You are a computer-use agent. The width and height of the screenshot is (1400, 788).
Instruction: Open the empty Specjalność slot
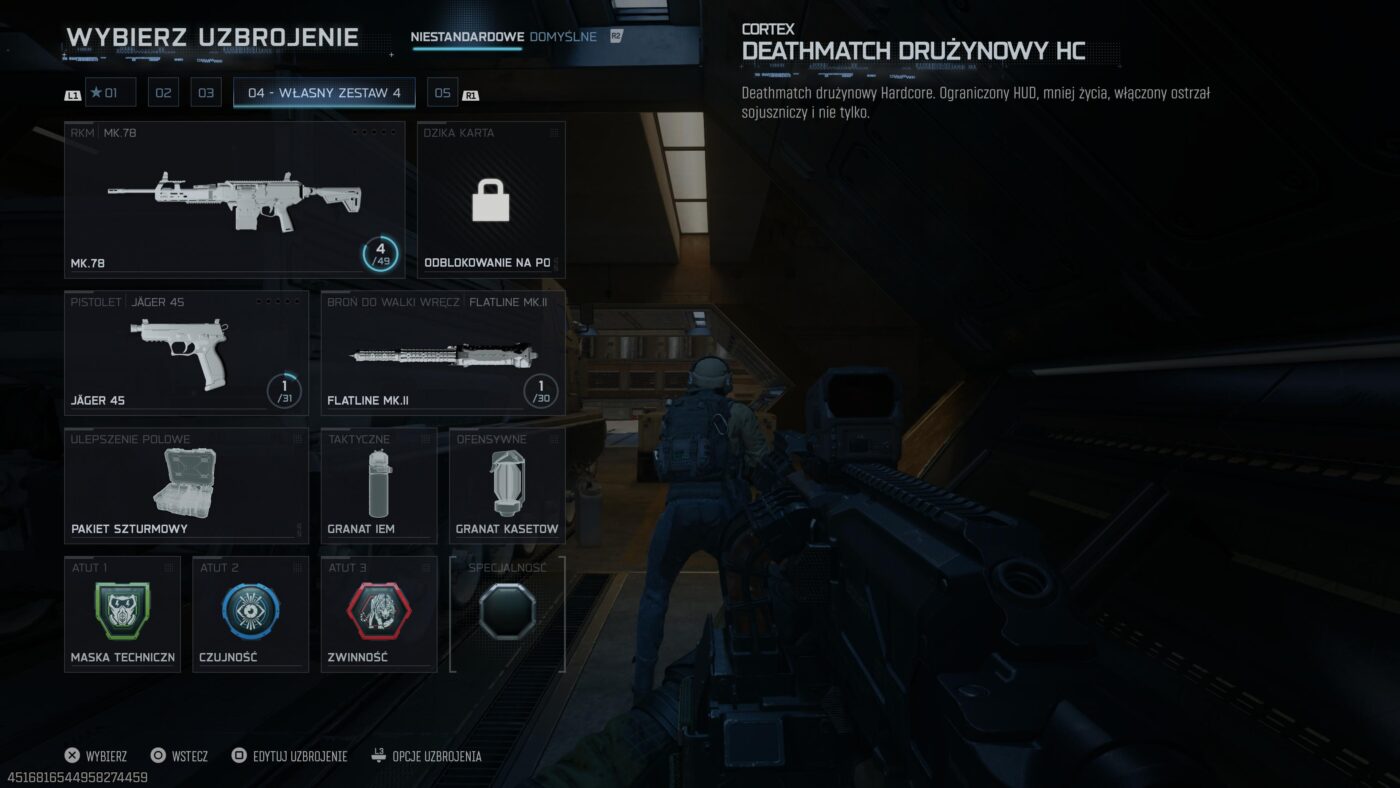(507, 614)
